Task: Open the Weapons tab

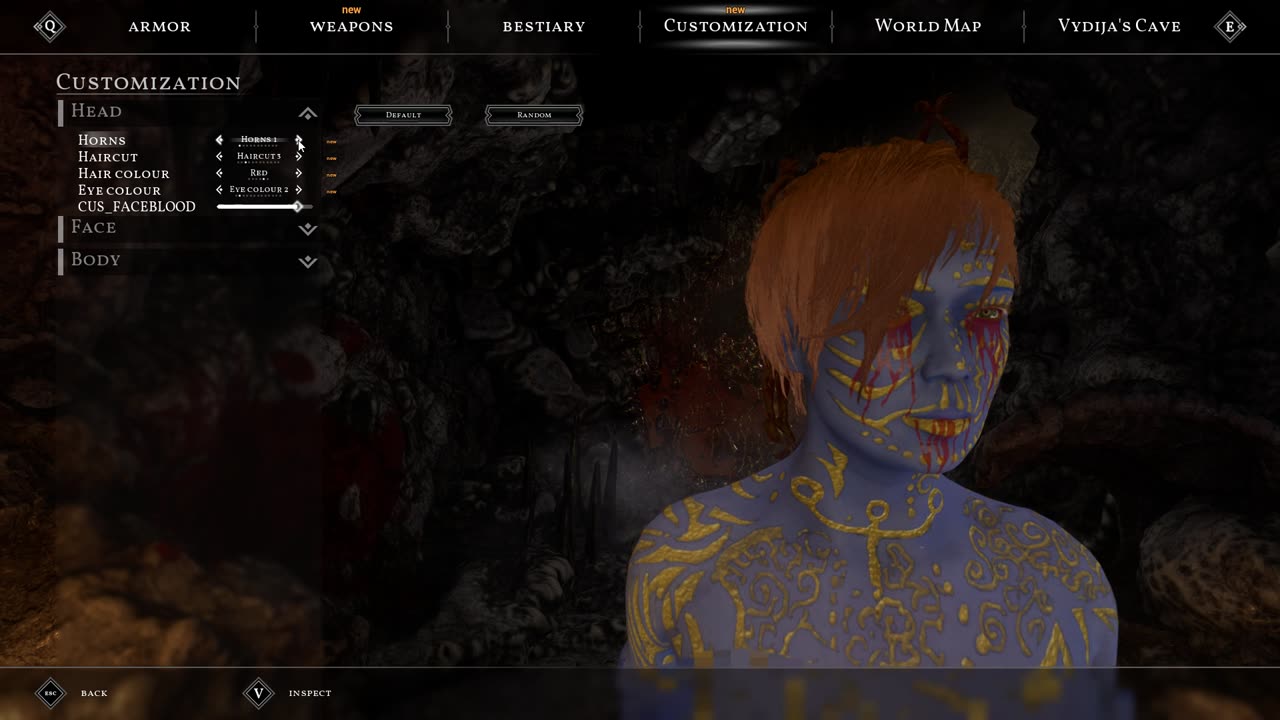Action: pos(351,26)
